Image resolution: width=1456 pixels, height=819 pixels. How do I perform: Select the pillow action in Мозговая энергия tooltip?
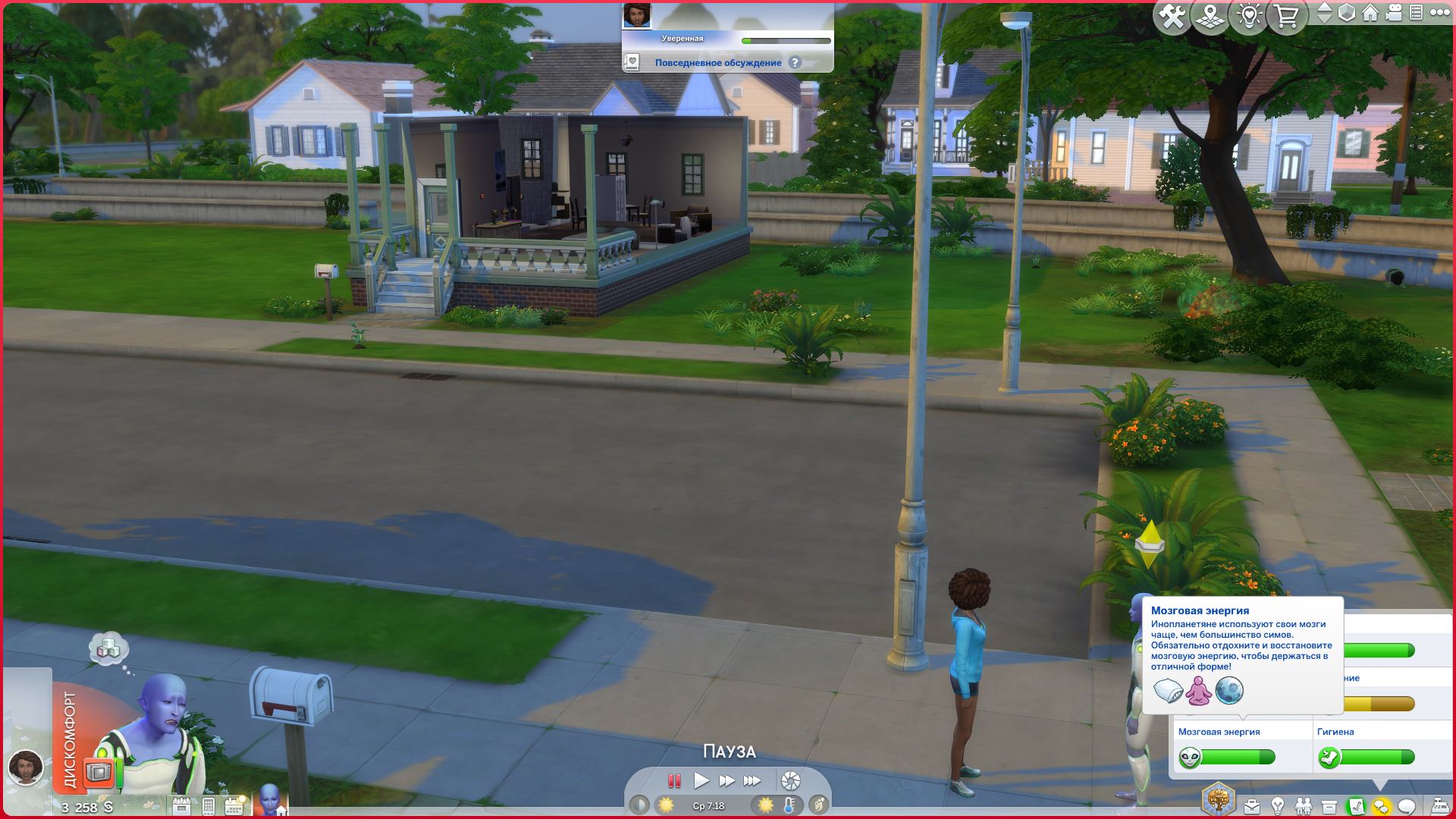(1169, 692)
